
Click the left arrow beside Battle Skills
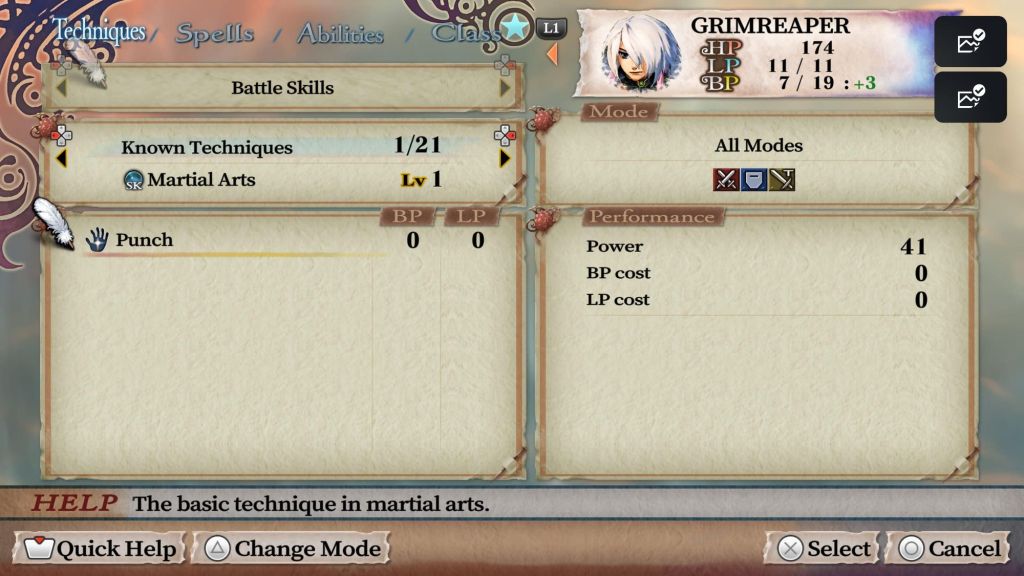click(61, 88)
